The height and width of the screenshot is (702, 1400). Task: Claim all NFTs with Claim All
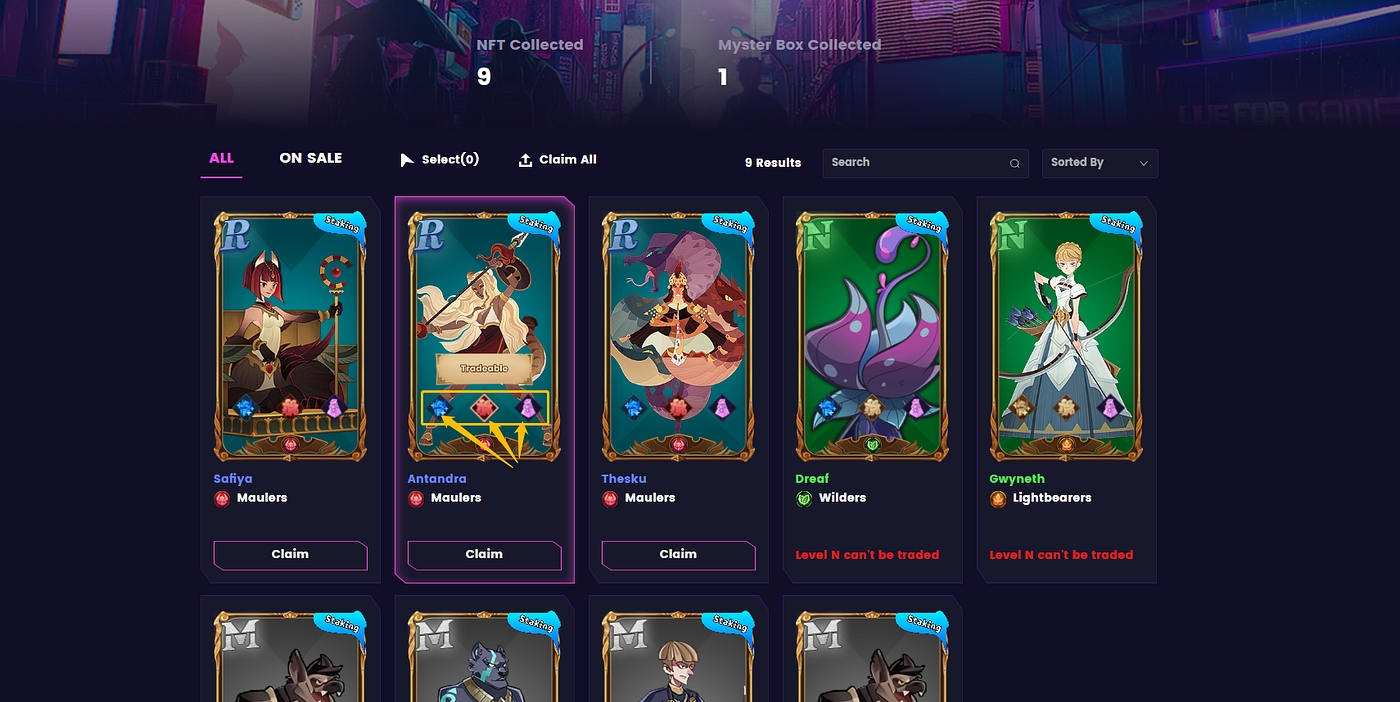(557, 160)
